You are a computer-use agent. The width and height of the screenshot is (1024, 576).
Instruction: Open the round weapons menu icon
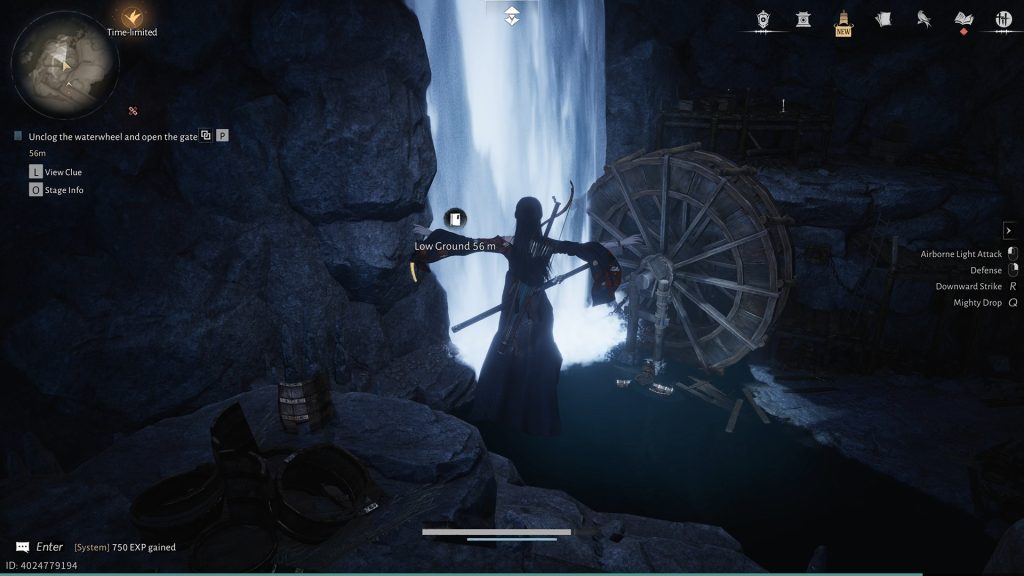coord(1003,19)
